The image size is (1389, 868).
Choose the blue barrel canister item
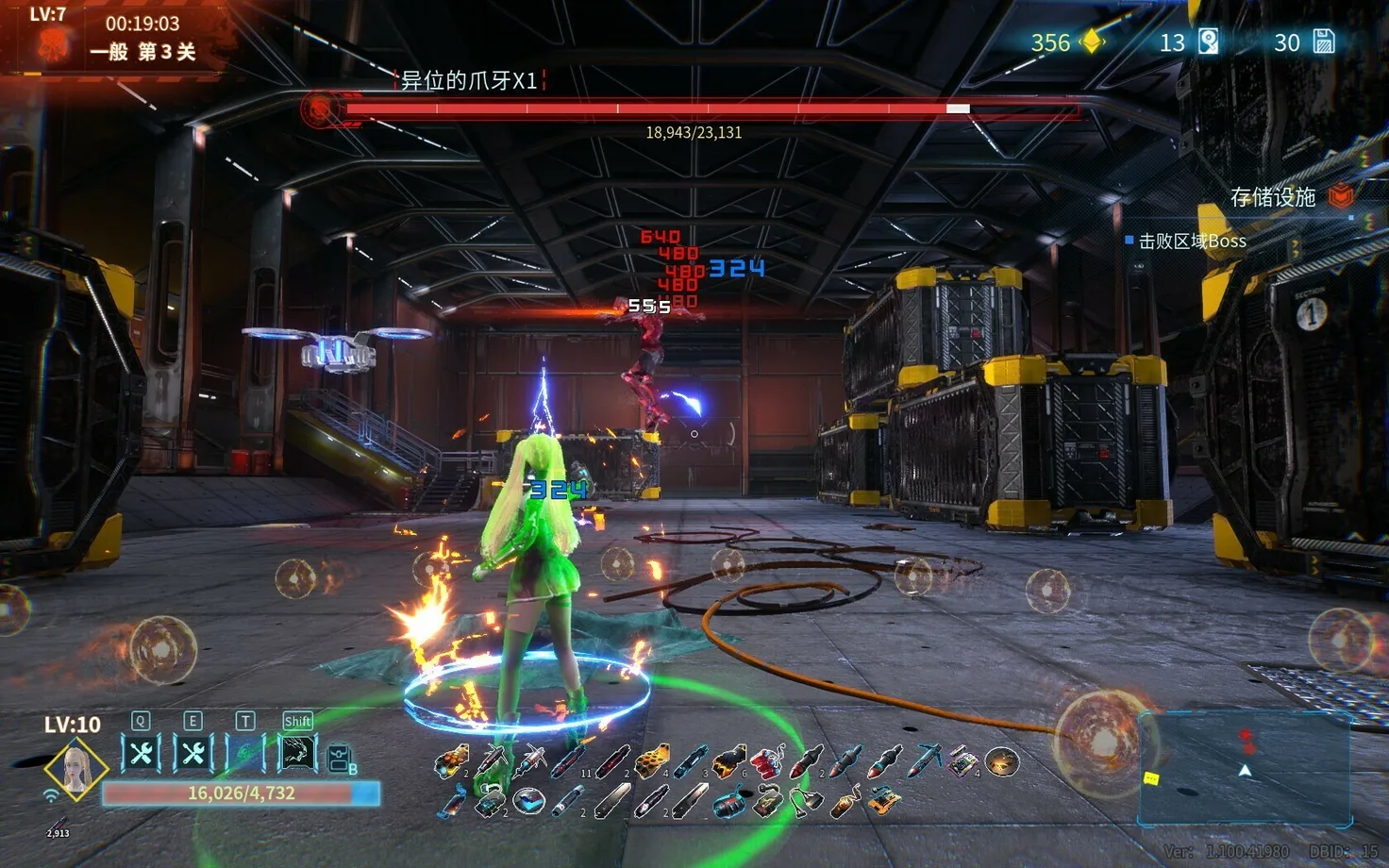tap(728, 804)
